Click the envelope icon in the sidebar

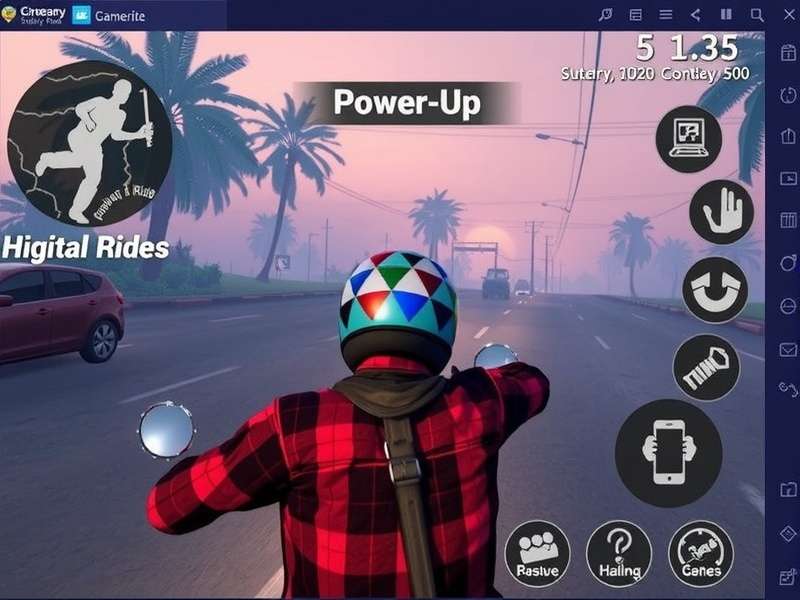tap(787, 349)
